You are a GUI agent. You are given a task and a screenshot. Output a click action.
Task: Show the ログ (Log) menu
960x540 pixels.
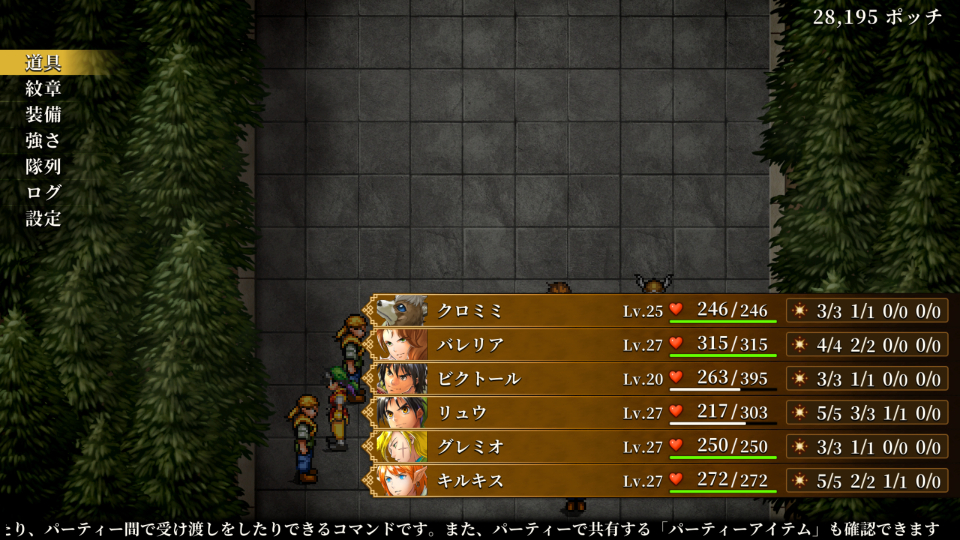44,193
